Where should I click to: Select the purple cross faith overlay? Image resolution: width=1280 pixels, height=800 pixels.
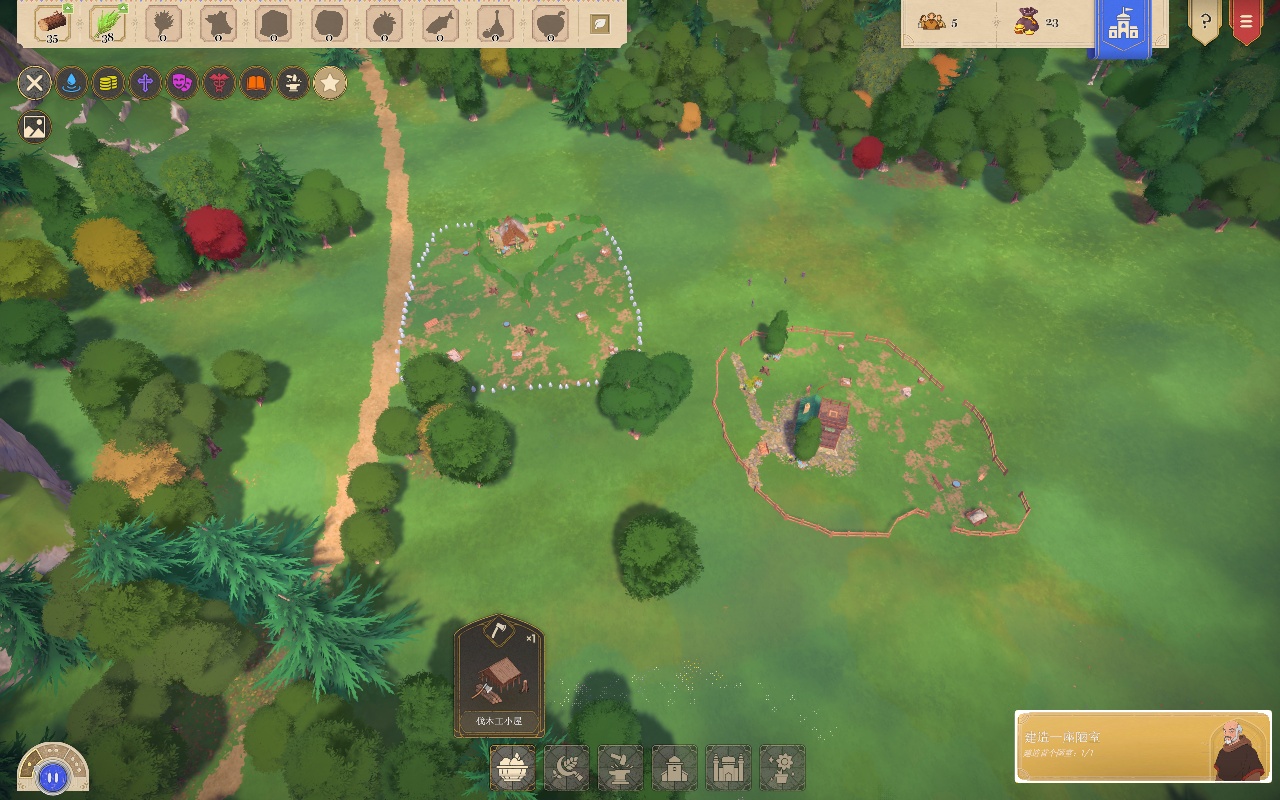[x=145, y=83]
